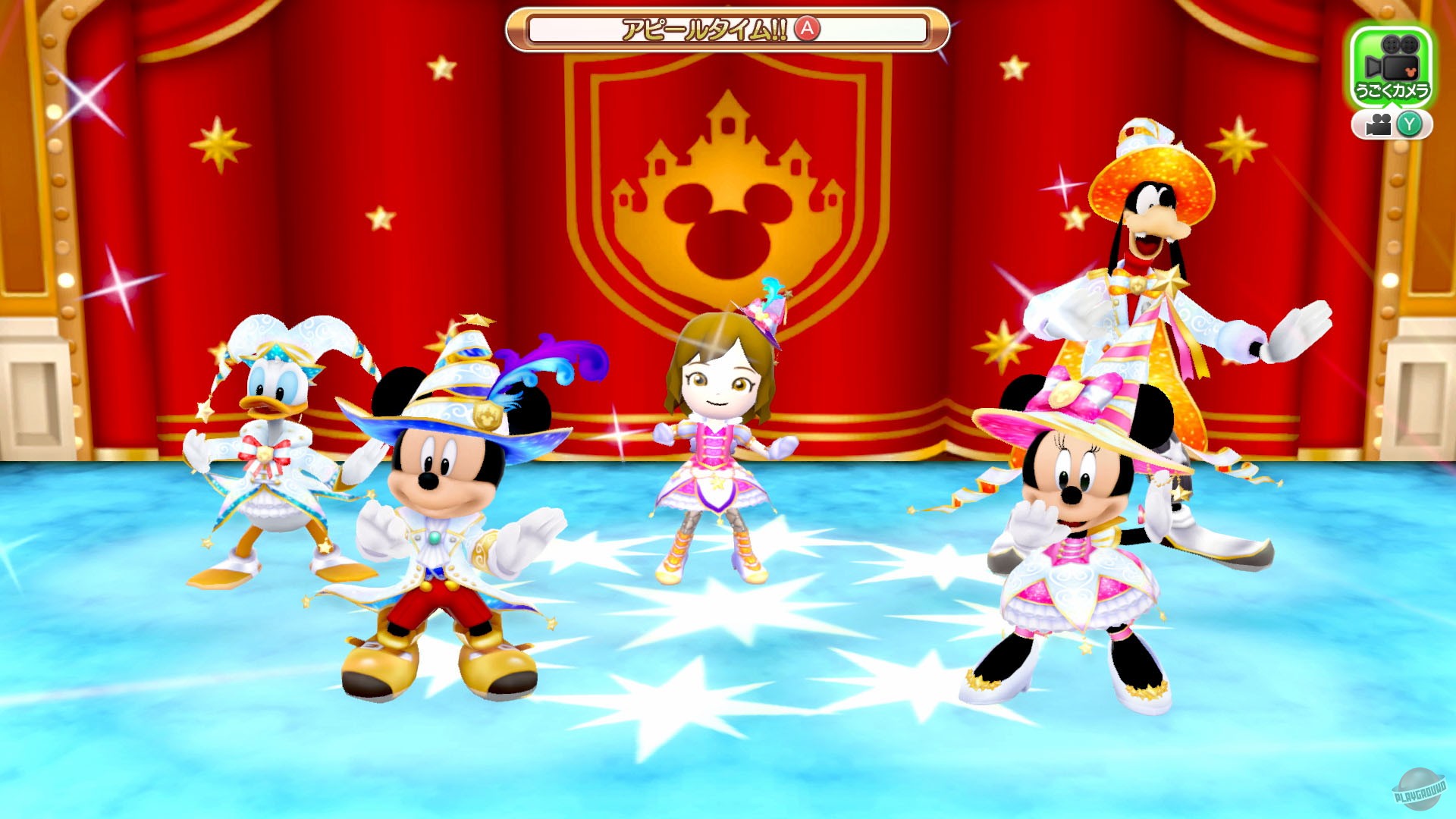1456x819 pixels.
Task: Expand the camera option bubble arrow
Action: [x=1392, y=103]
